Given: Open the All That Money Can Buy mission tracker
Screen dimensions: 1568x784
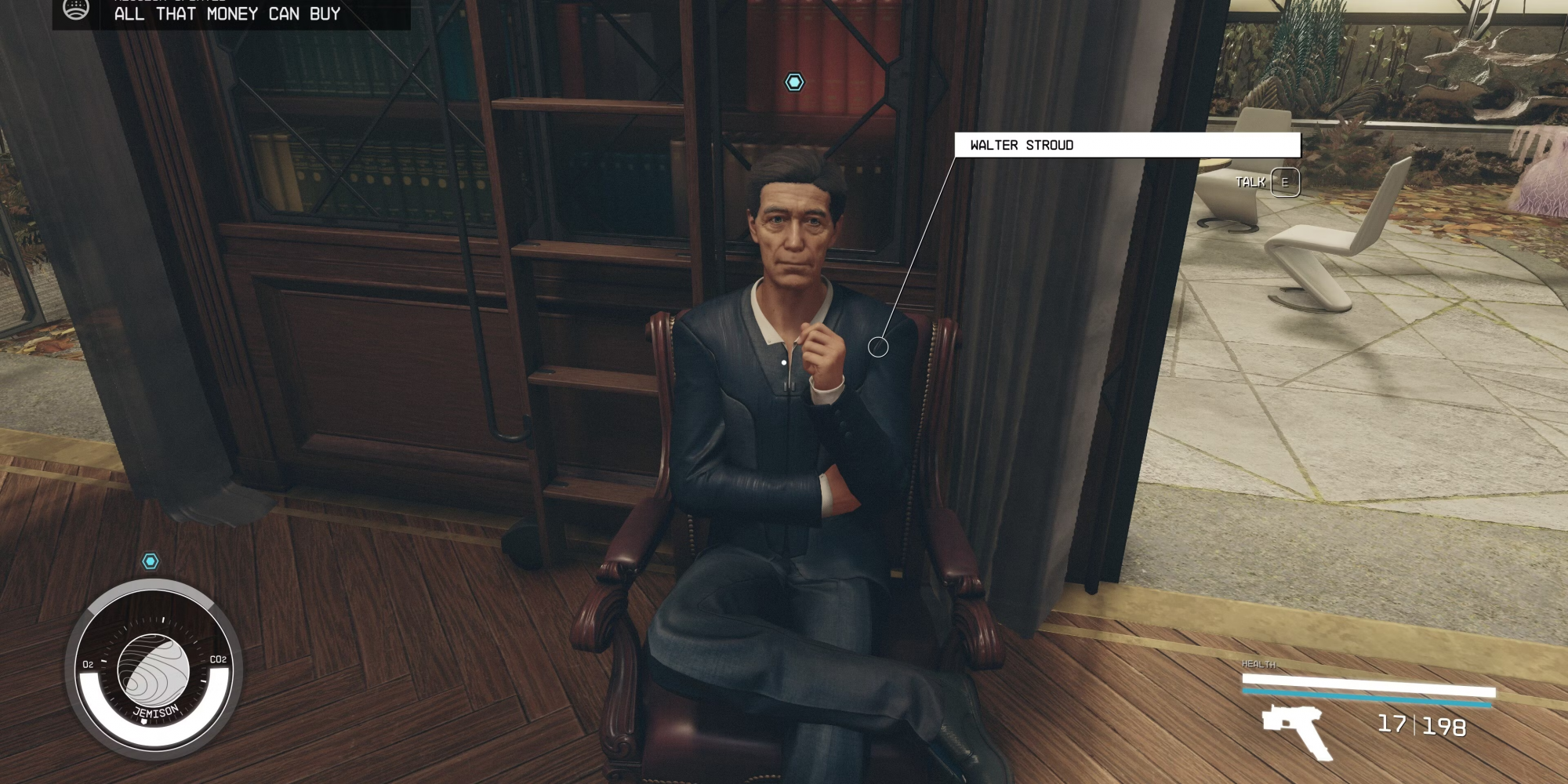Looking at the screenshot, I should click(x=227, y=13).
